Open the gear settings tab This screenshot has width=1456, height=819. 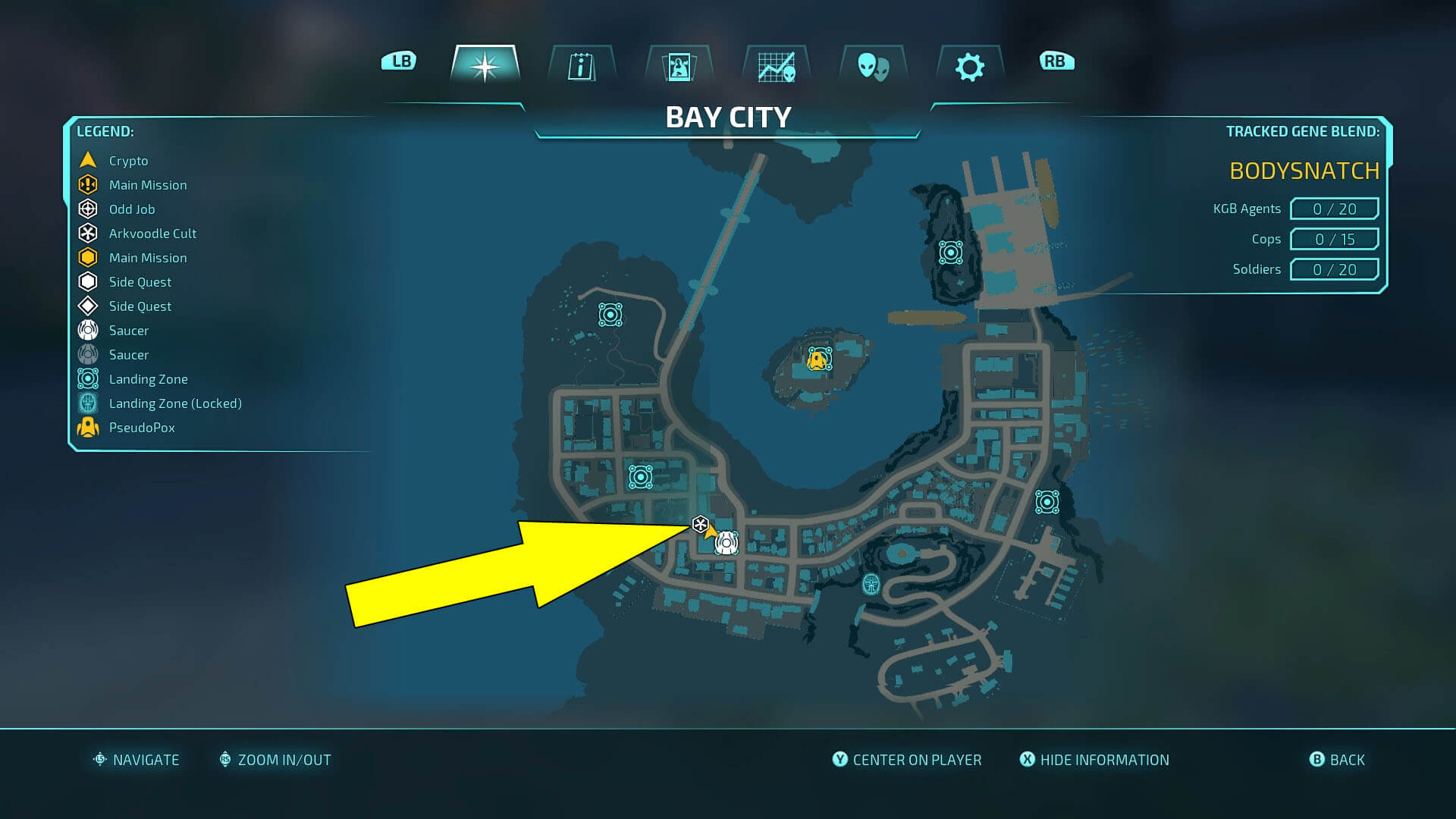[969, 67]
